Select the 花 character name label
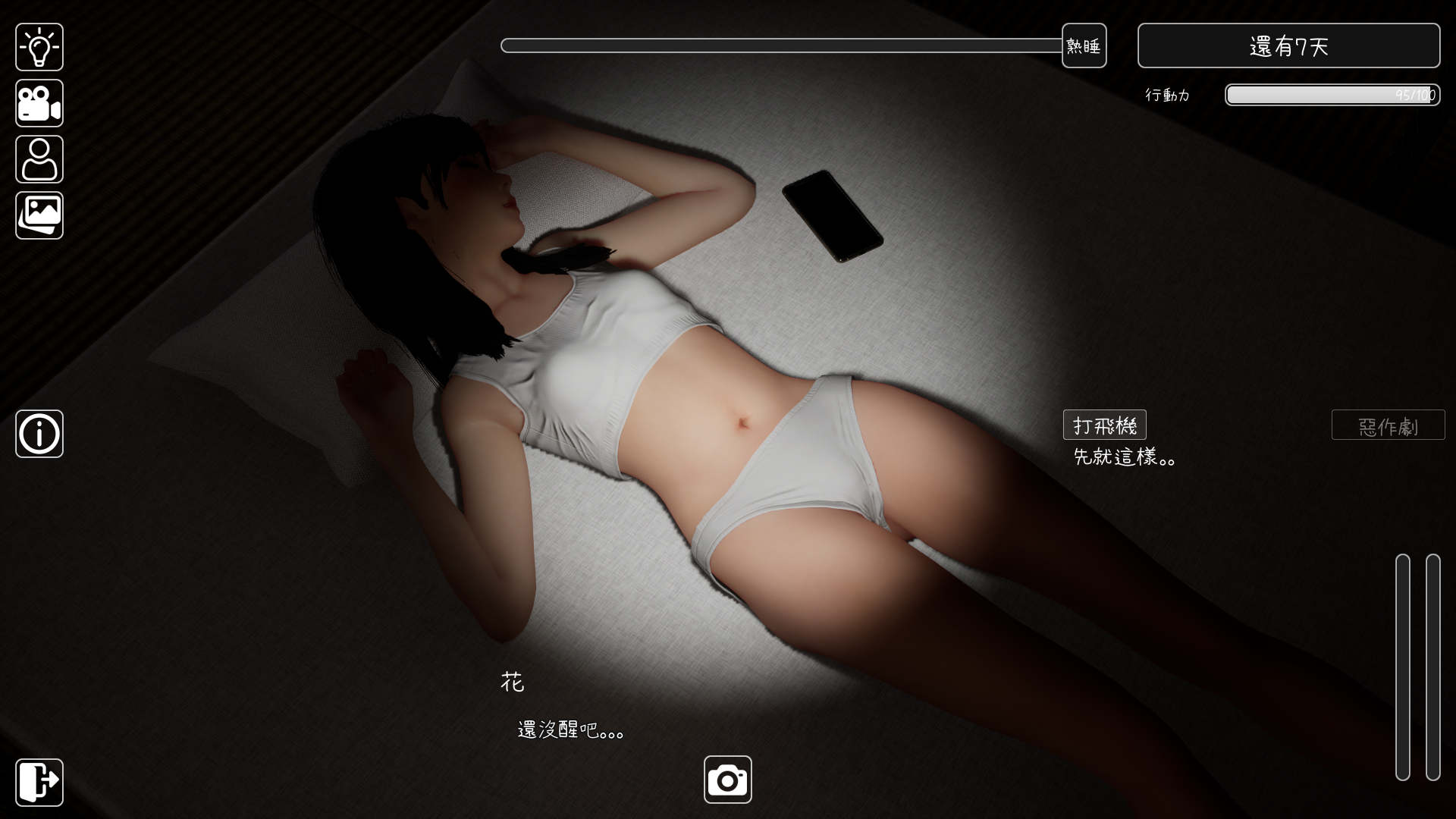Image resolution: width=1456 pixels, height=819 pixels. pos(514,682)
